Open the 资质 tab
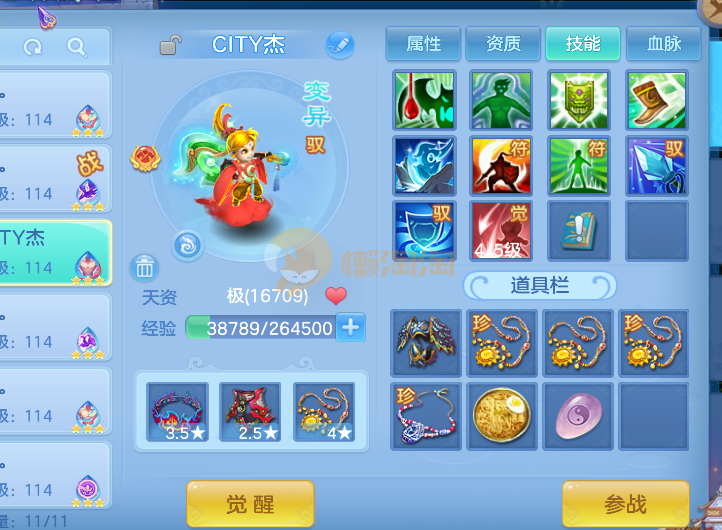This screenshot has width=722, height=530. pos(503,44)
